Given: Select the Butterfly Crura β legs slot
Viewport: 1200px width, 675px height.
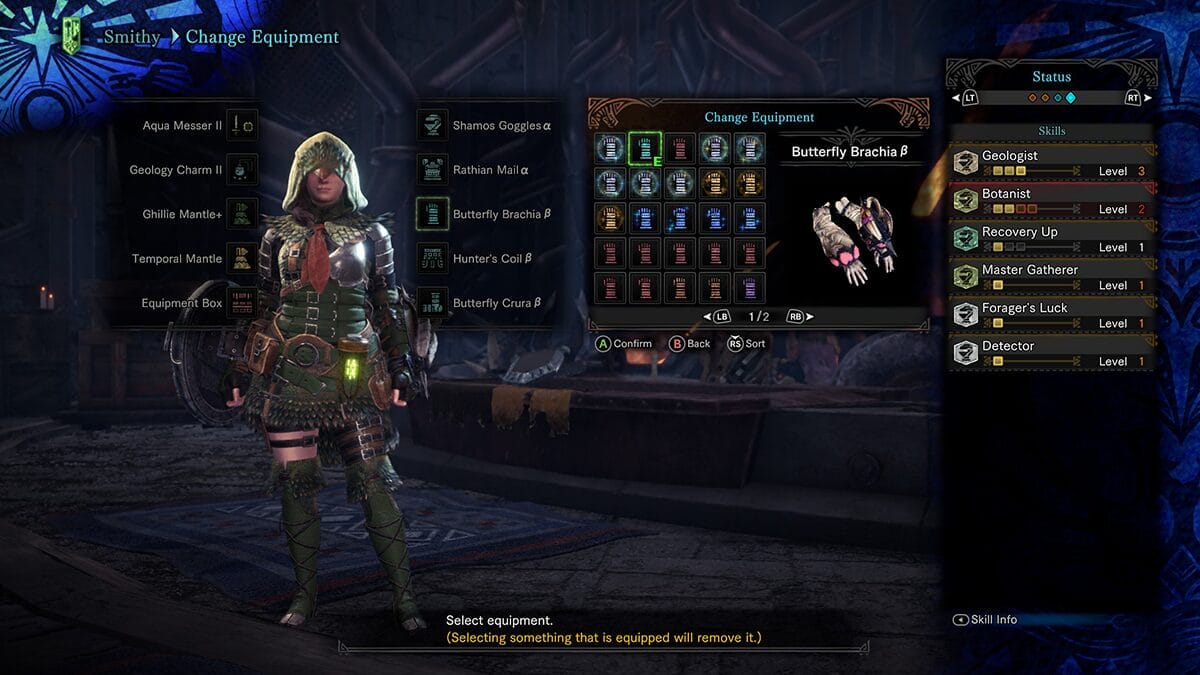Looking at the screenshot, I should coord(432,303).
